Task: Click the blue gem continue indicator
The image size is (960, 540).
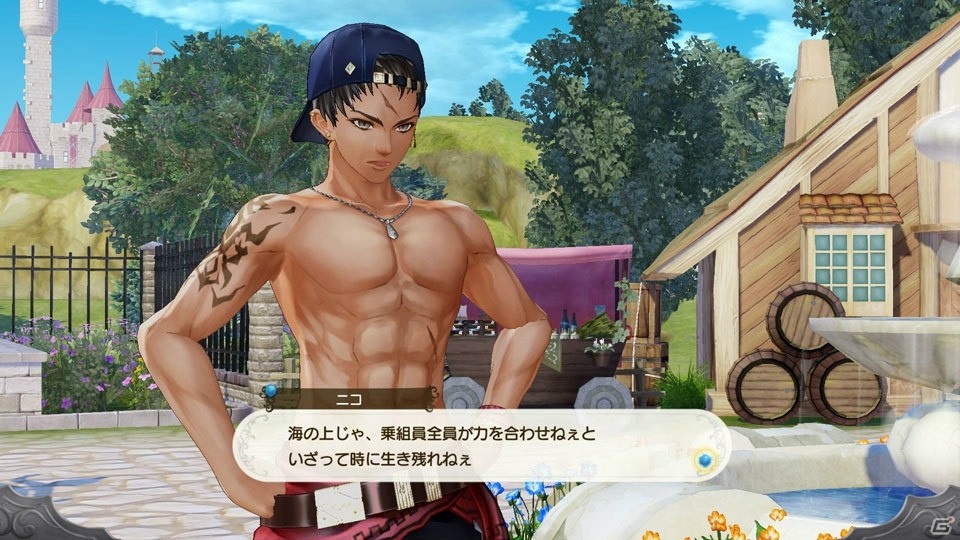Action: [x=706, y=460]
